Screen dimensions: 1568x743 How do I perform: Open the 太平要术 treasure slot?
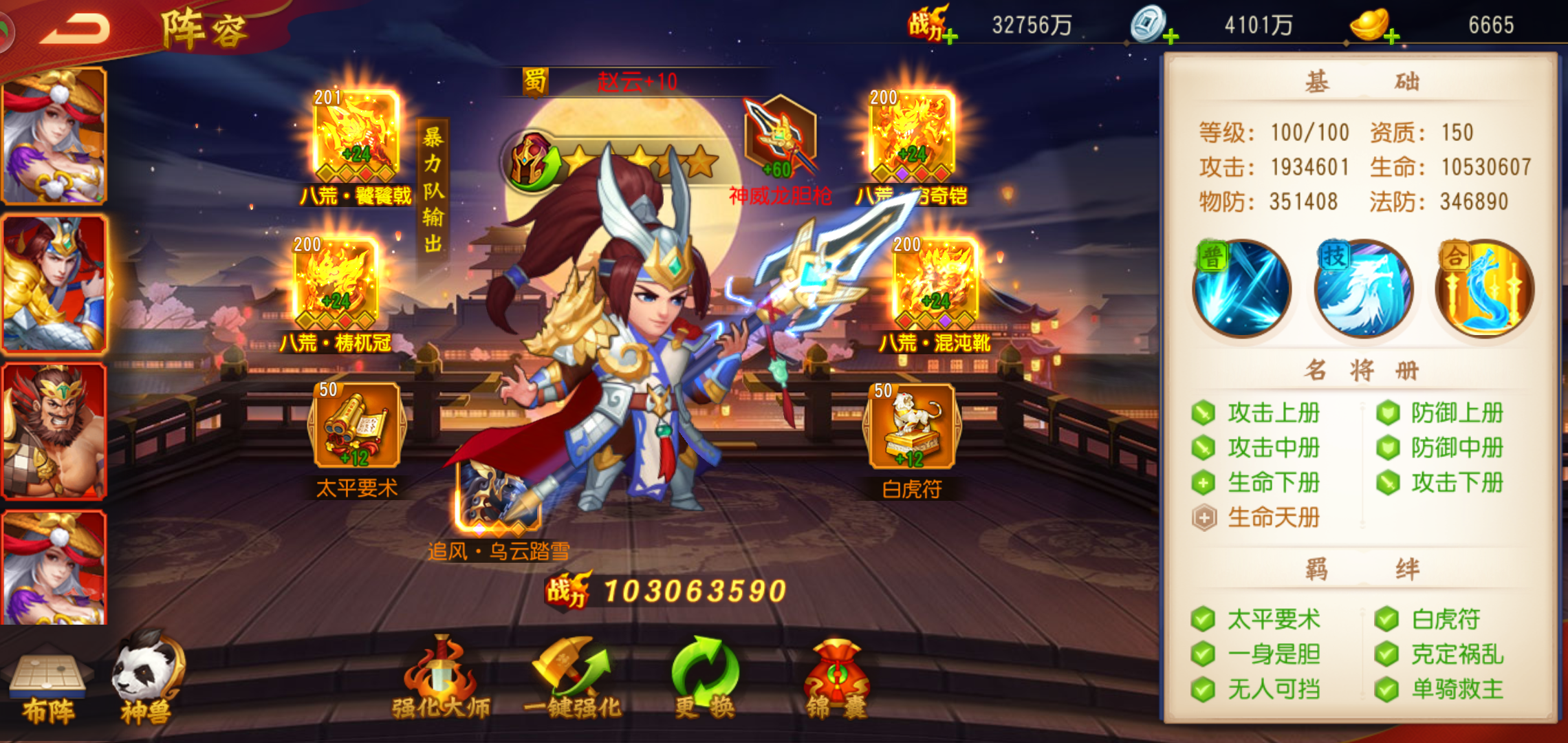357,428
